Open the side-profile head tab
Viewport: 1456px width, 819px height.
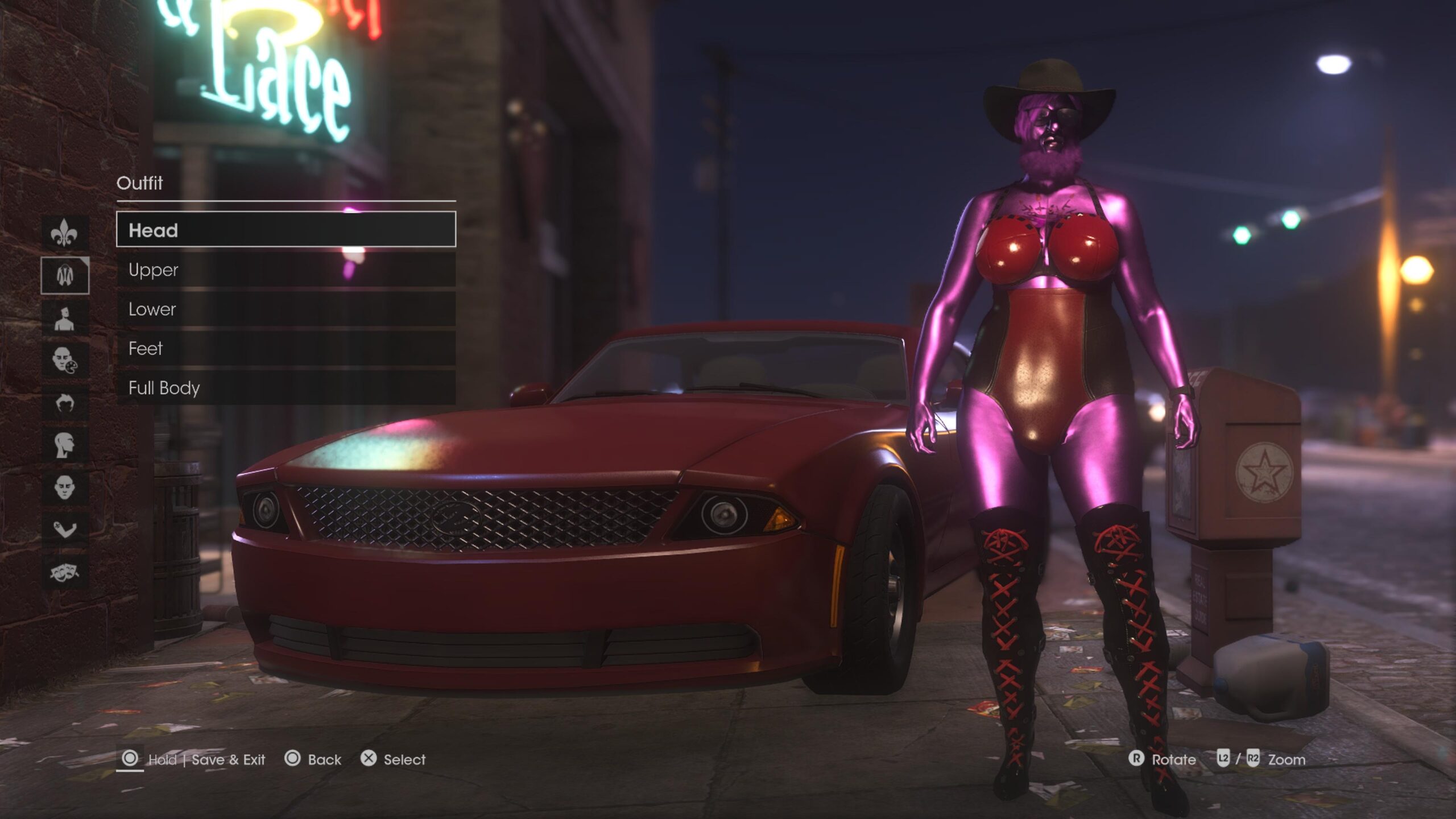(x=65, y=445)
